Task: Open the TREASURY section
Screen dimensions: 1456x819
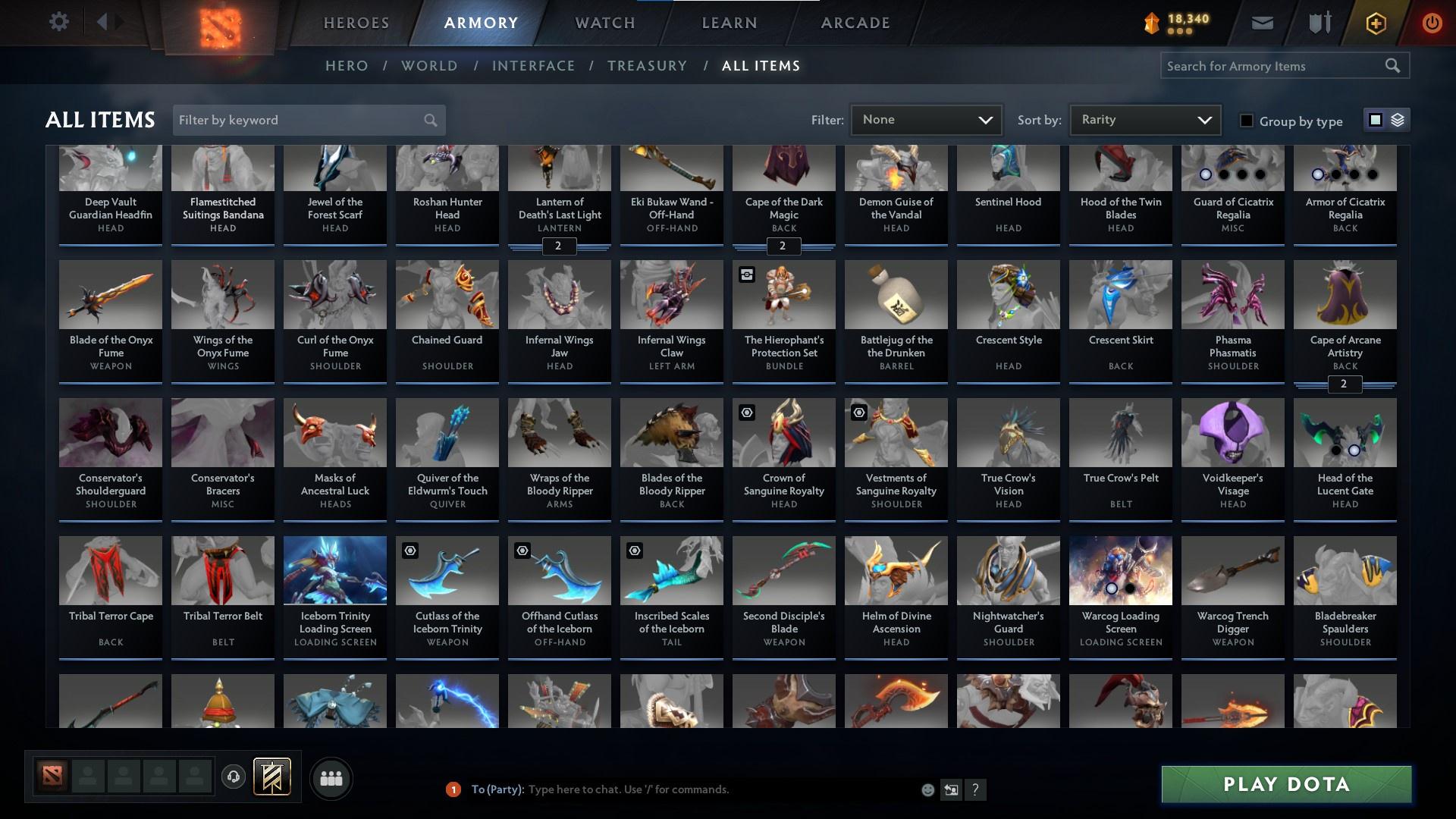Action: [x=647, y=66]
